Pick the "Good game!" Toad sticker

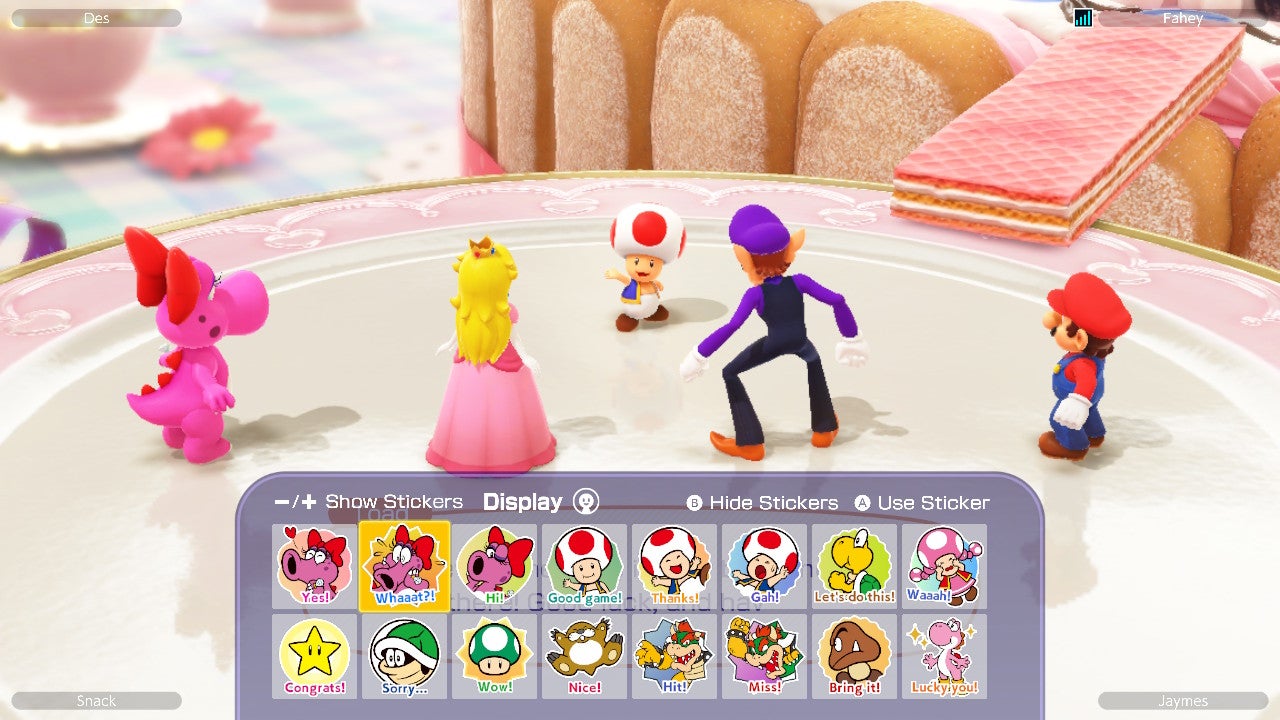click(584, 565)
